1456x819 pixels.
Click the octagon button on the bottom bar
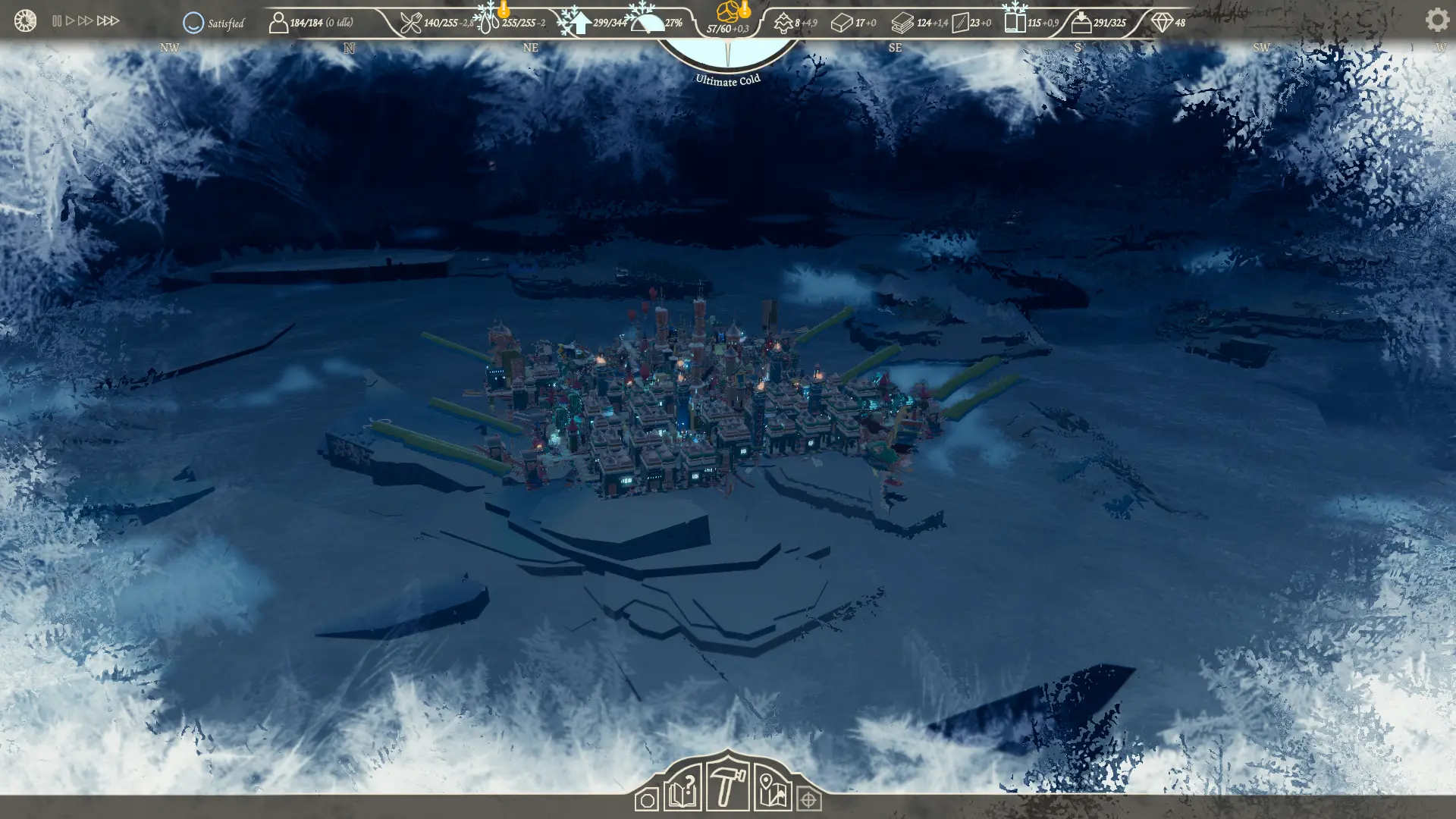coord(647,800)
